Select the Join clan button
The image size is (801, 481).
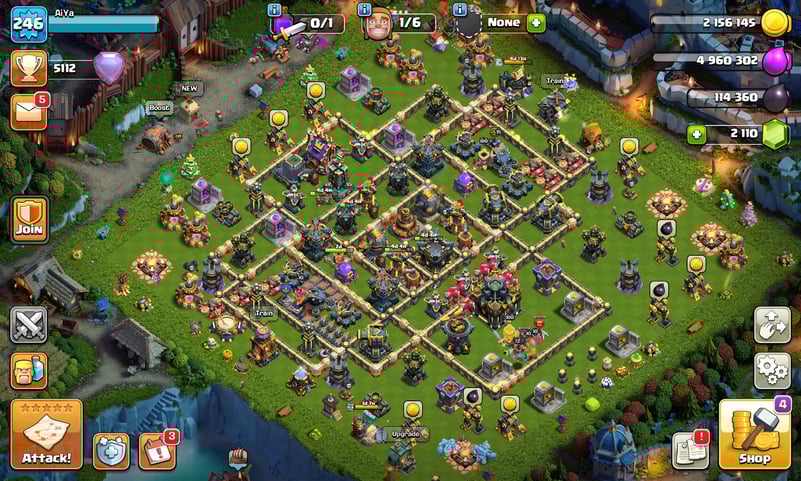29,219
